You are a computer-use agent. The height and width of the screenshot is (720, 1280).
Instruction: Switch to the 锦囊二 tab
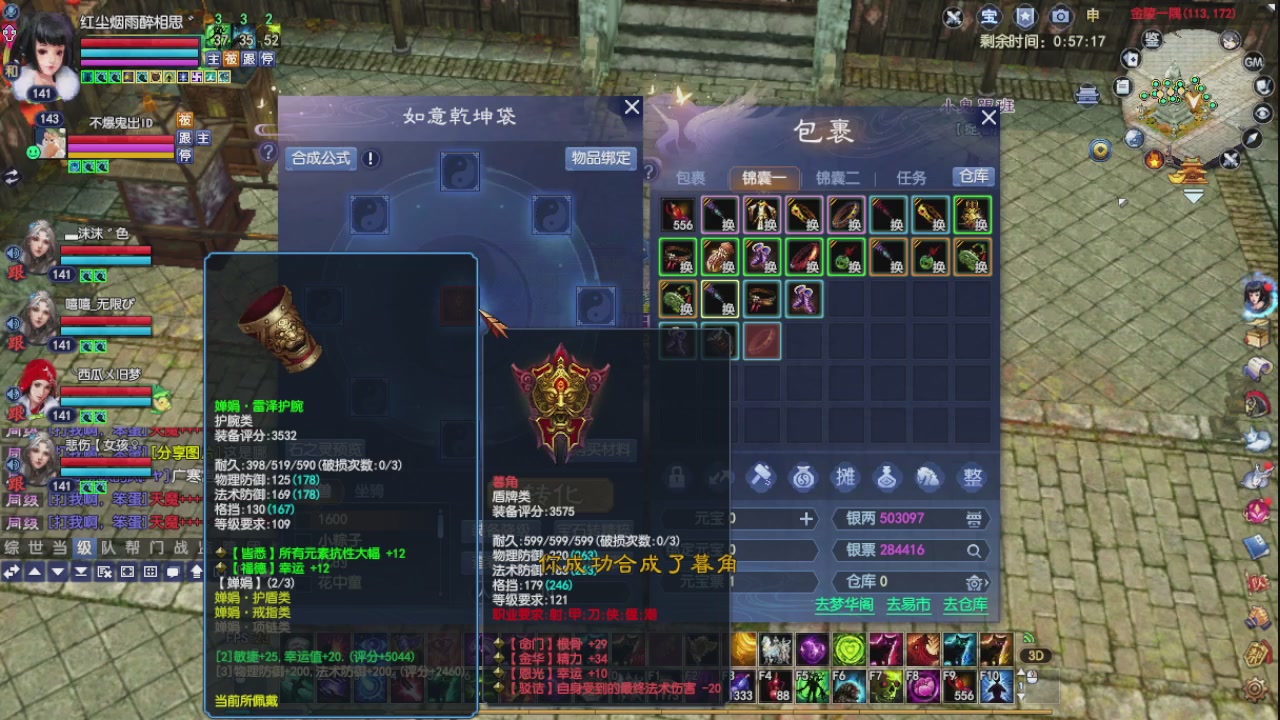(x=836, y=178)
